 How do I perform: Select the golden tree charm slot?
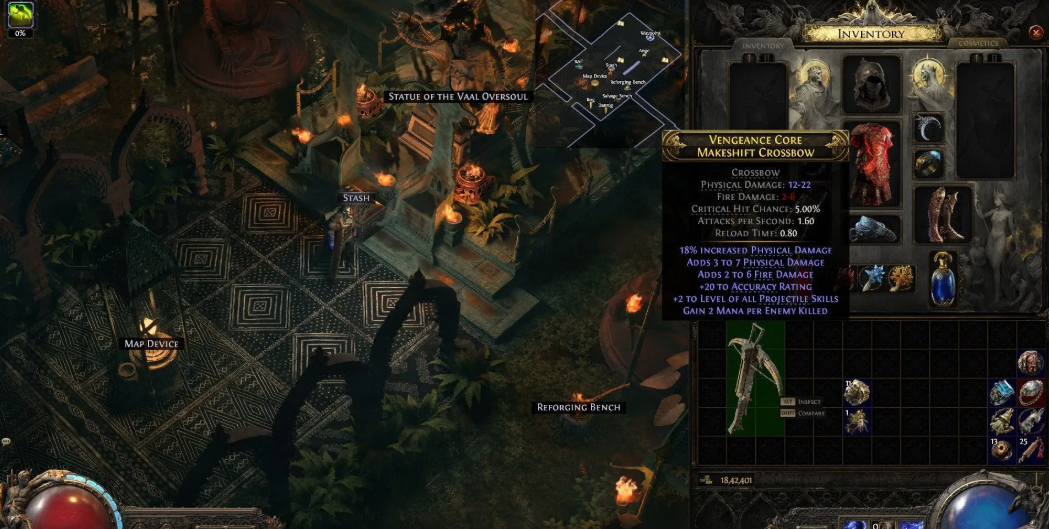click(901, 277)
